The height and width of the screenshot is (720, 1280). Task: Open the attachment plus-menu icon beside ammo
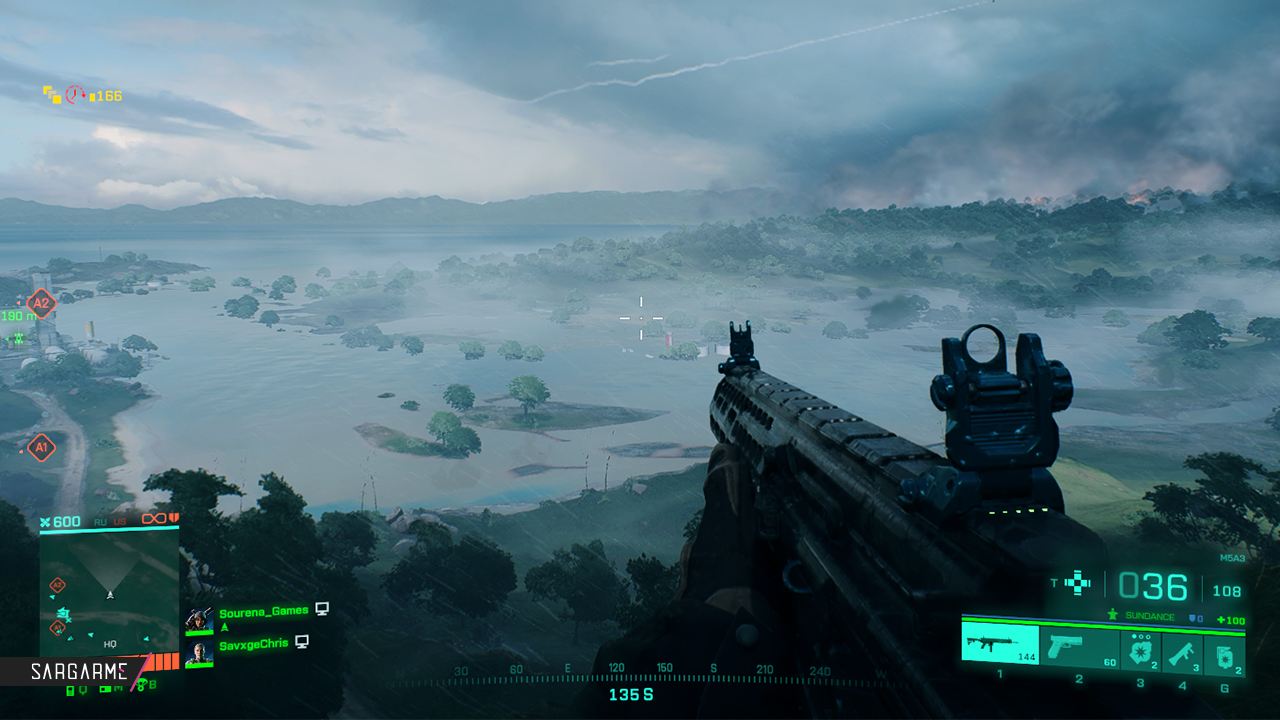click(1078, 583)
